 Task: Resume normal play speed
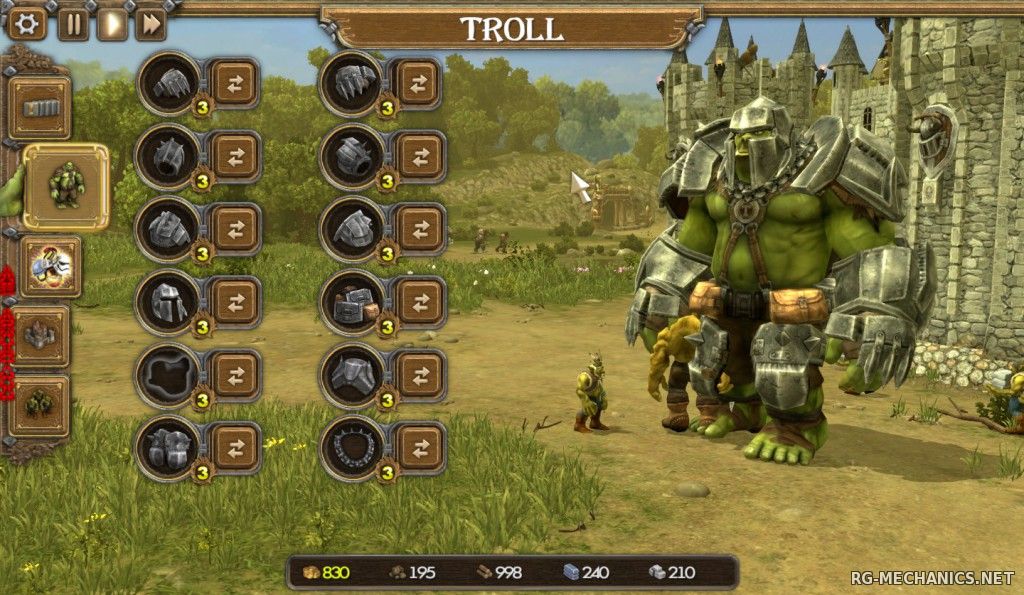click(x=112, y=23)
